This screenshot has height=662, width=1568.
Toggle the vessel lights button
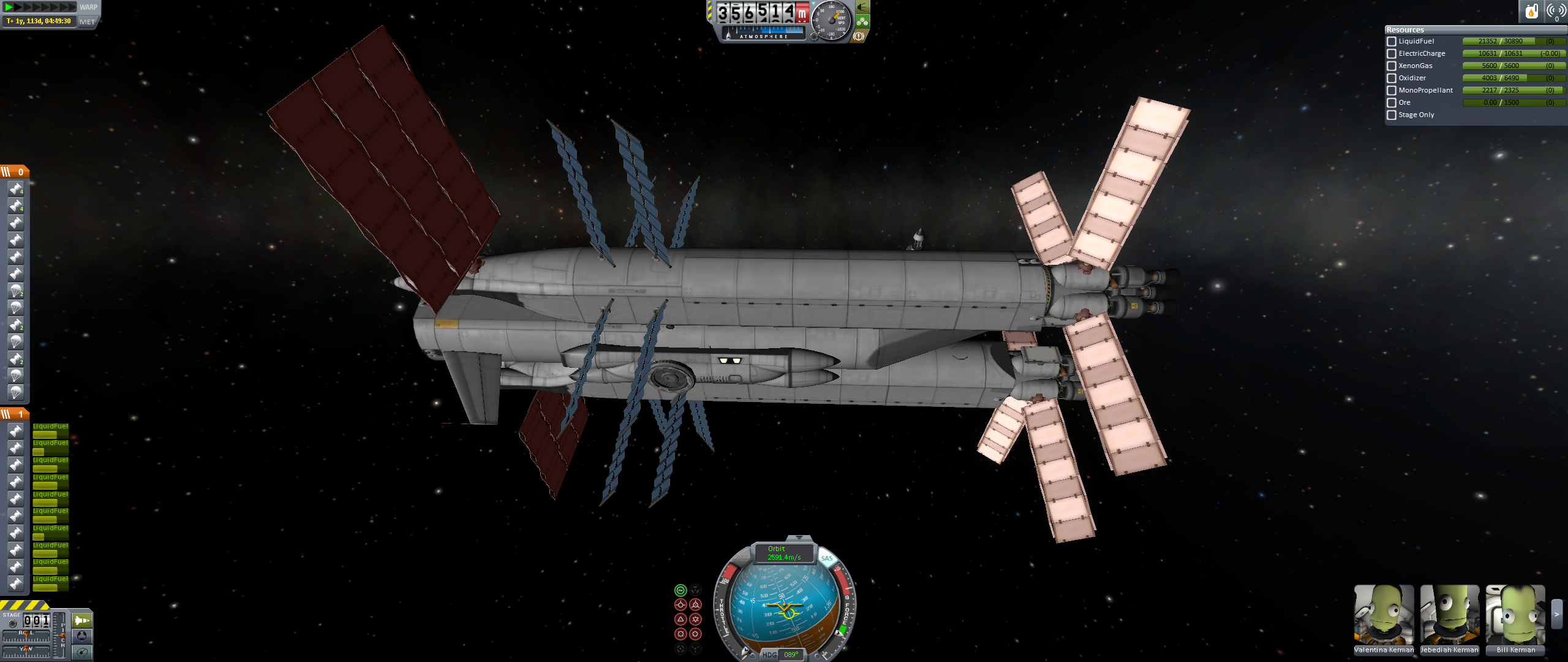coord(862,7)
